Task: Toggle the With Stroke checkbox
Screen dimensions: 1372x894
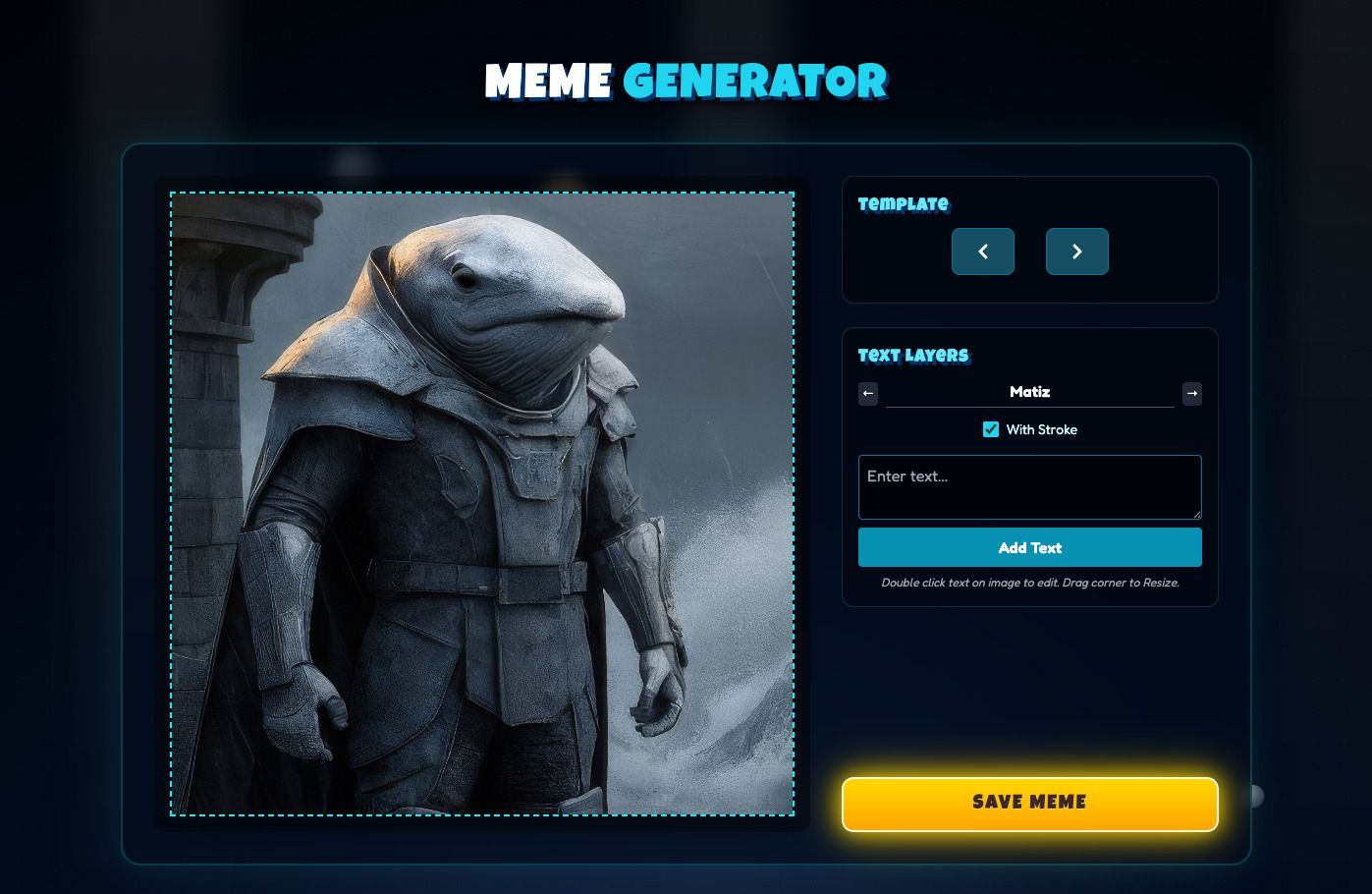Action: point(991,429)
